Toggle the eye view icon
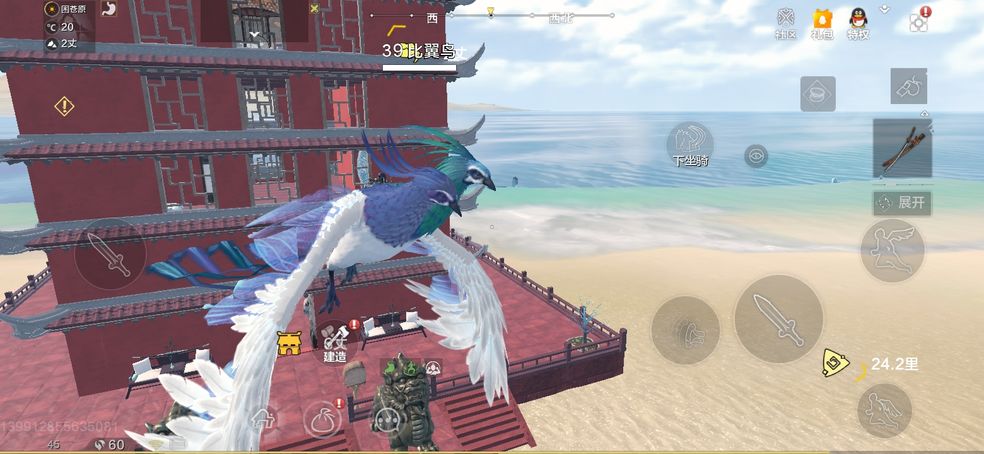 pos(756,155)
